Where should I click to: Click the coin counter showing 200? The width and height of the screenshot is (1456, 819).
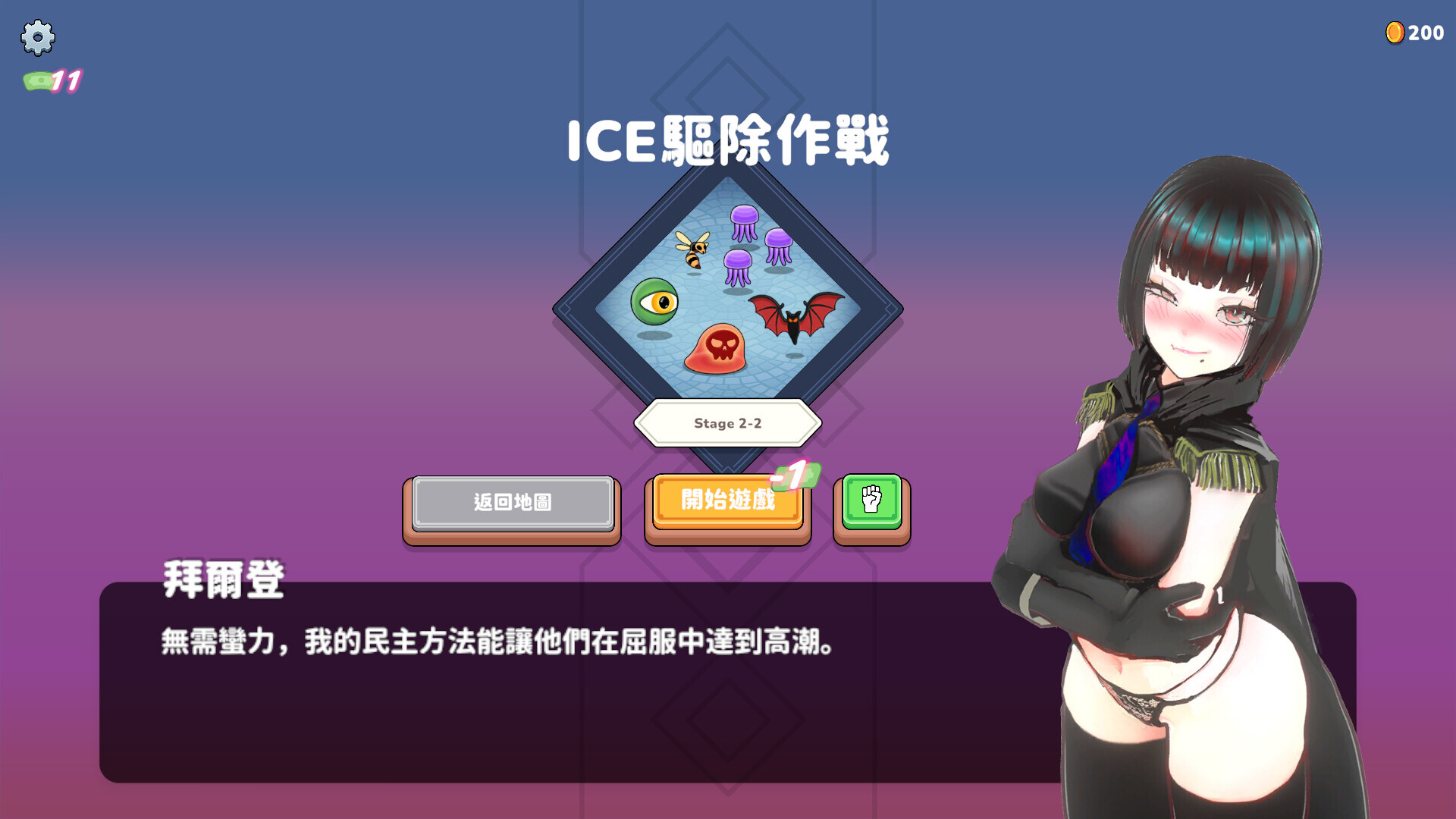point(1426,32)
